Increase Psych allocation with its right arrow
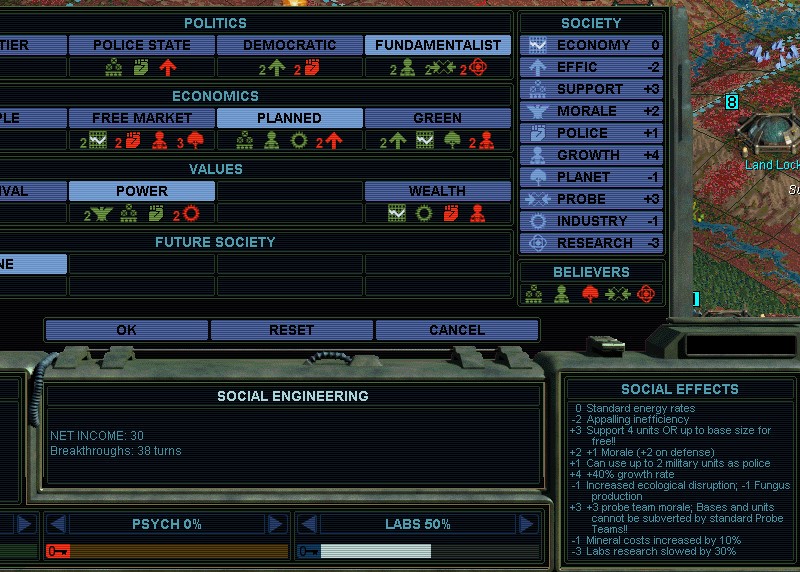The image size is (800, 572). tap(275, 524)
